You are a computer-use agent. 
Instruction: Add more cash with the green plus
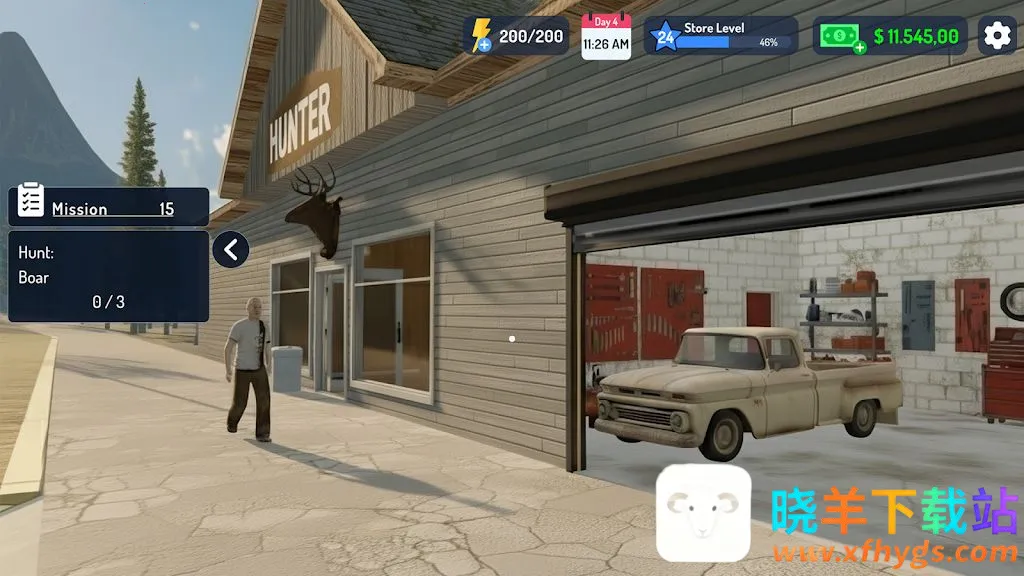click(x=859, y=47)
